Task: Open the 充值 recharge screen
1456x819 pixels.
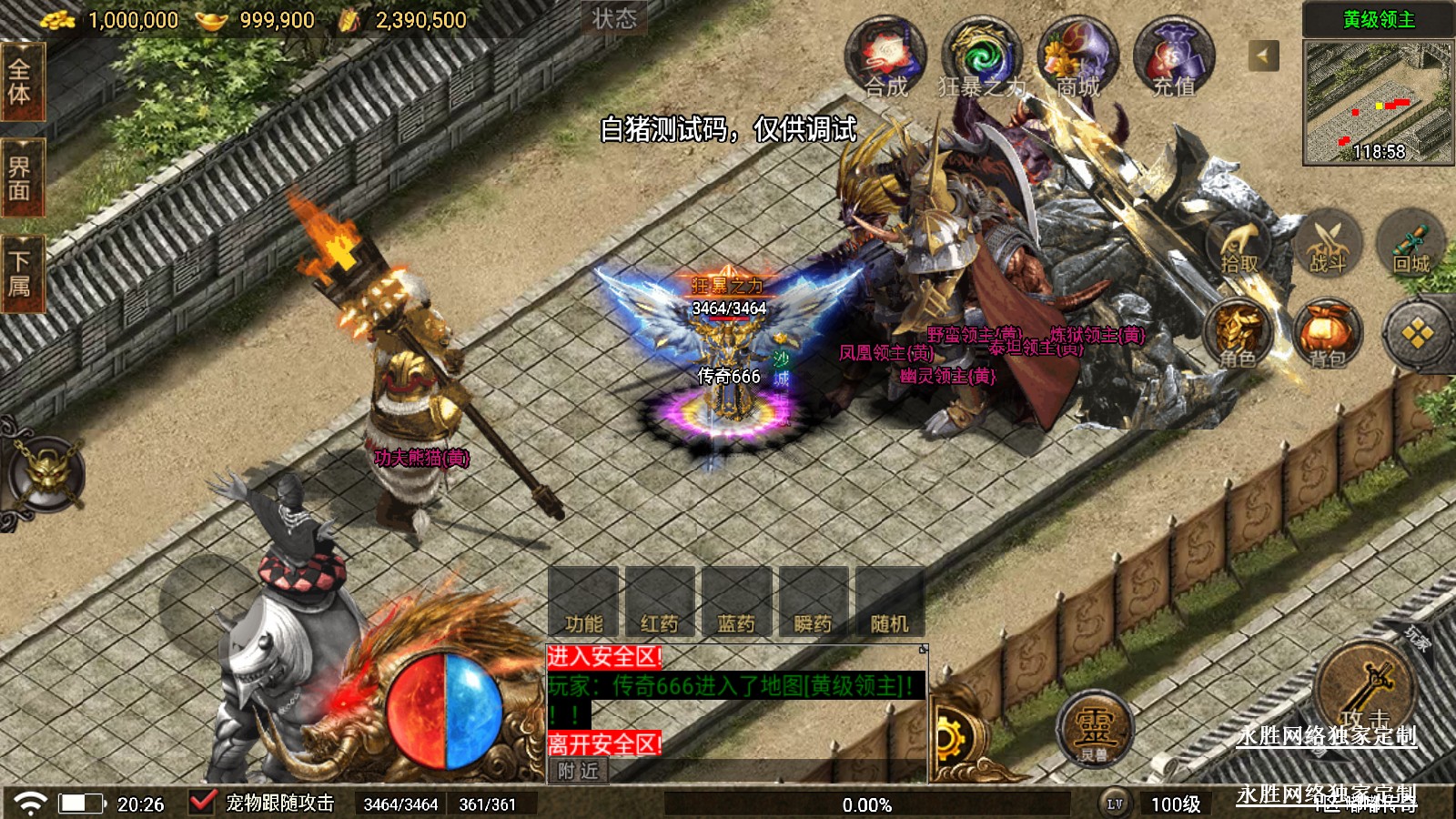Action: [1174, 57]
